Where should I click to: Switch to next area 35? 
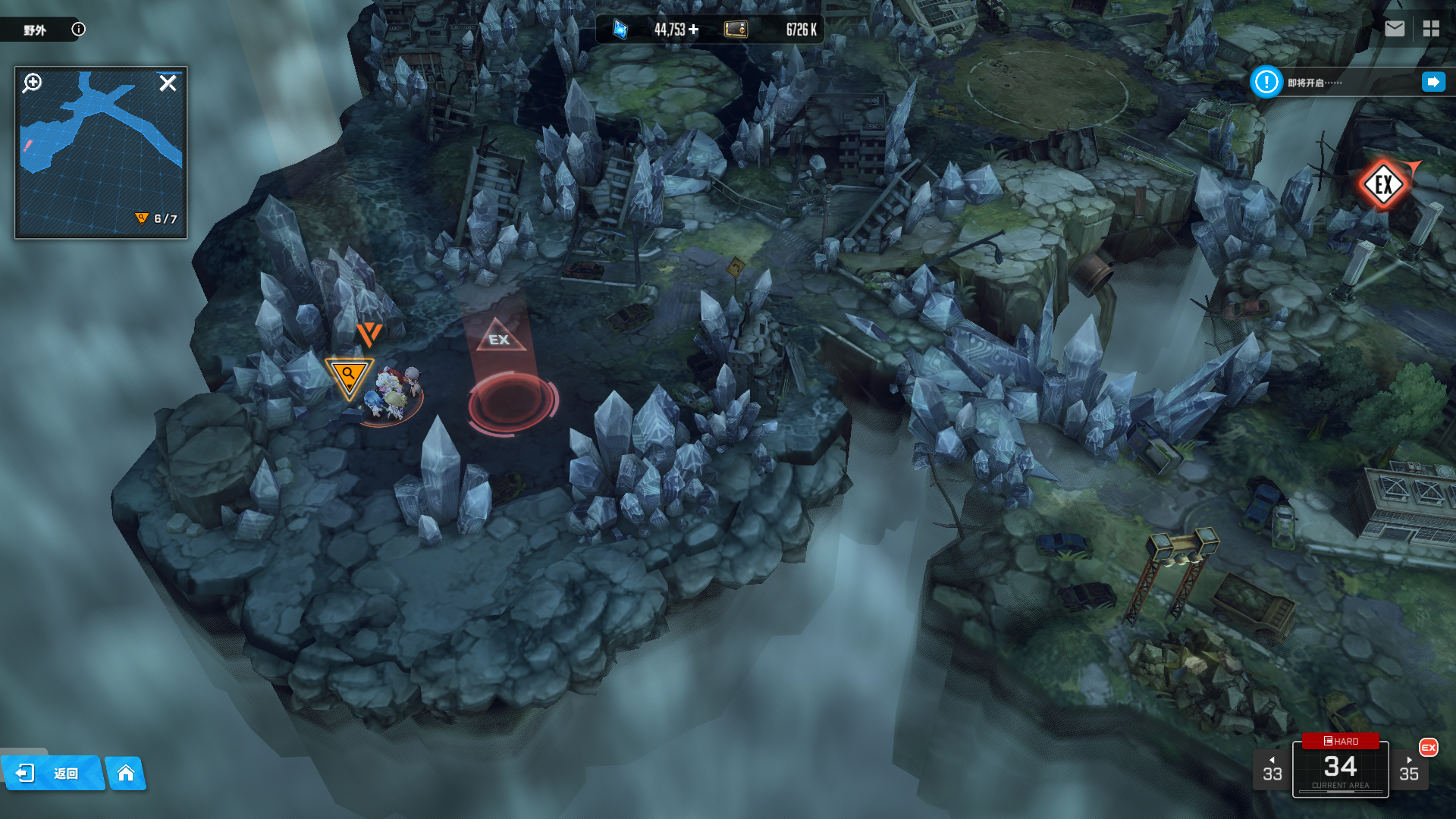tap(1409, 770)
